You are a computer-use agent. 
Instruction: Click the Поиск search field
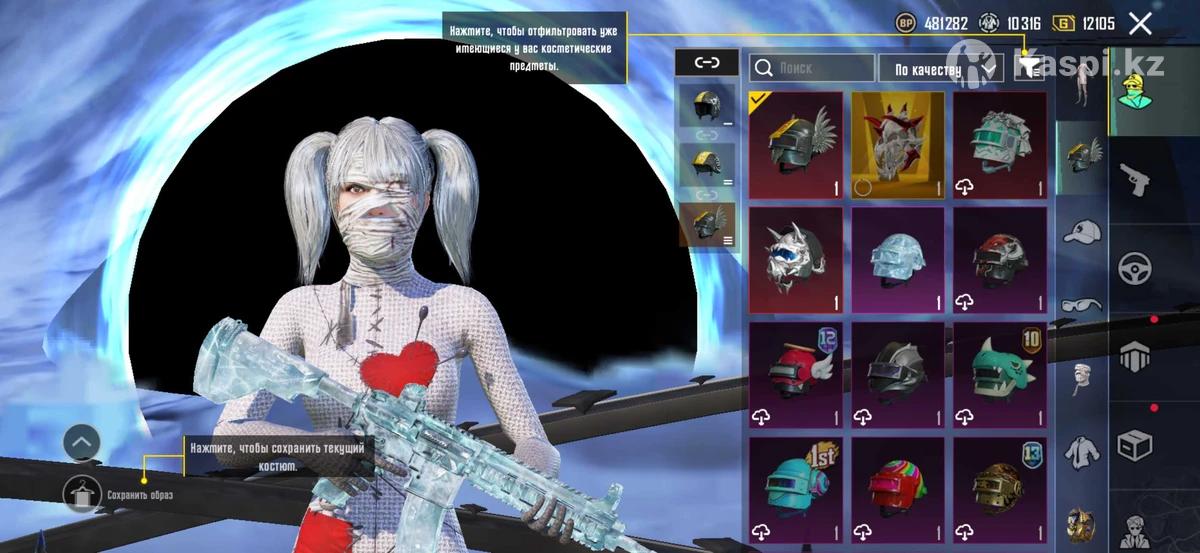click(812, 68)
